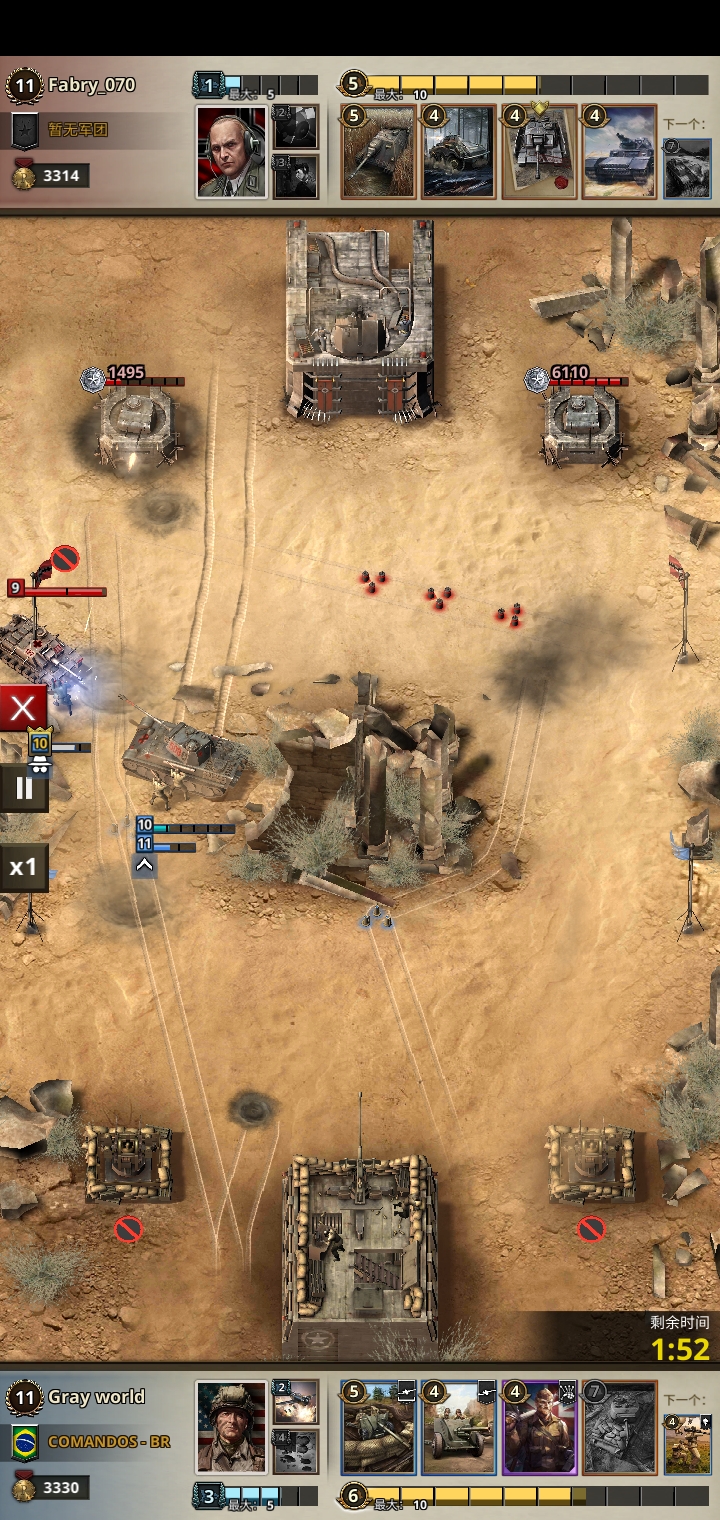Inspect enemy tank card with gold crown
This screenshot has width=720, height=1520.
click(x=539, y=152)
